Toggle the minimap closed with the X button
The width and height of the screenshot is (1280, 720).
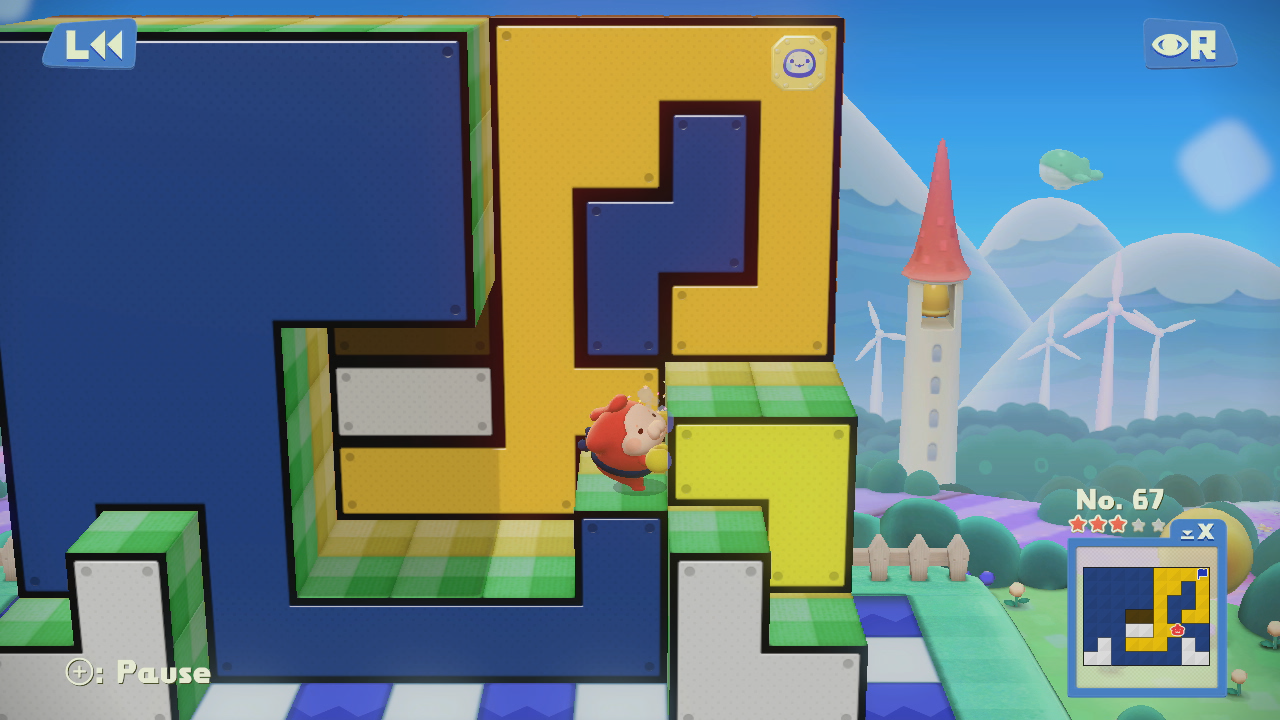tap(1207, 533)
